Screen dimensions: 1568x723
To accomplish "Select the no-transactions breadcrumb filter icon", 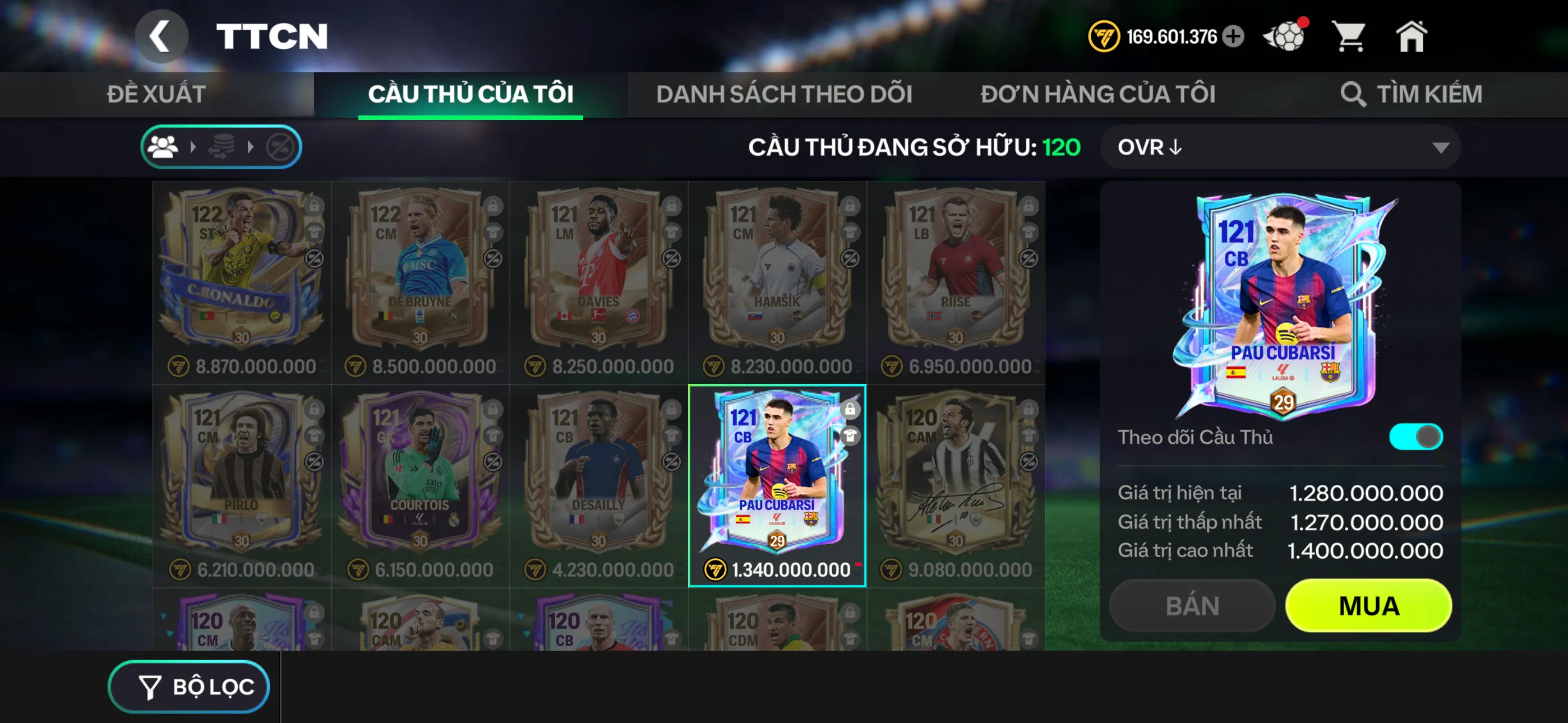I will point(281,146).
